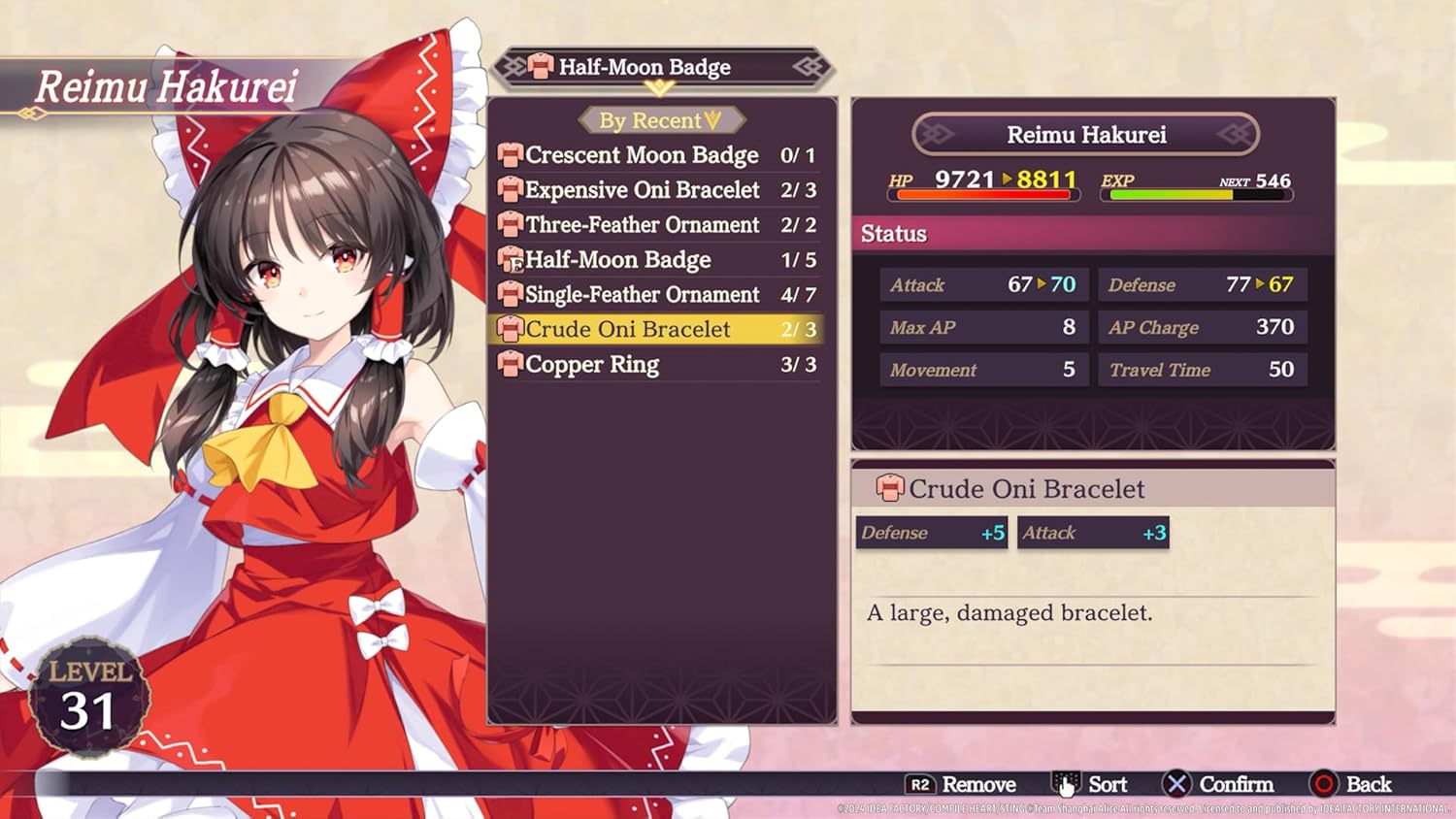The width and height of the screenshot is (1456, 819).
Task: Click the Reimu Hakurei character name selector
Action: coord(1086,135)
